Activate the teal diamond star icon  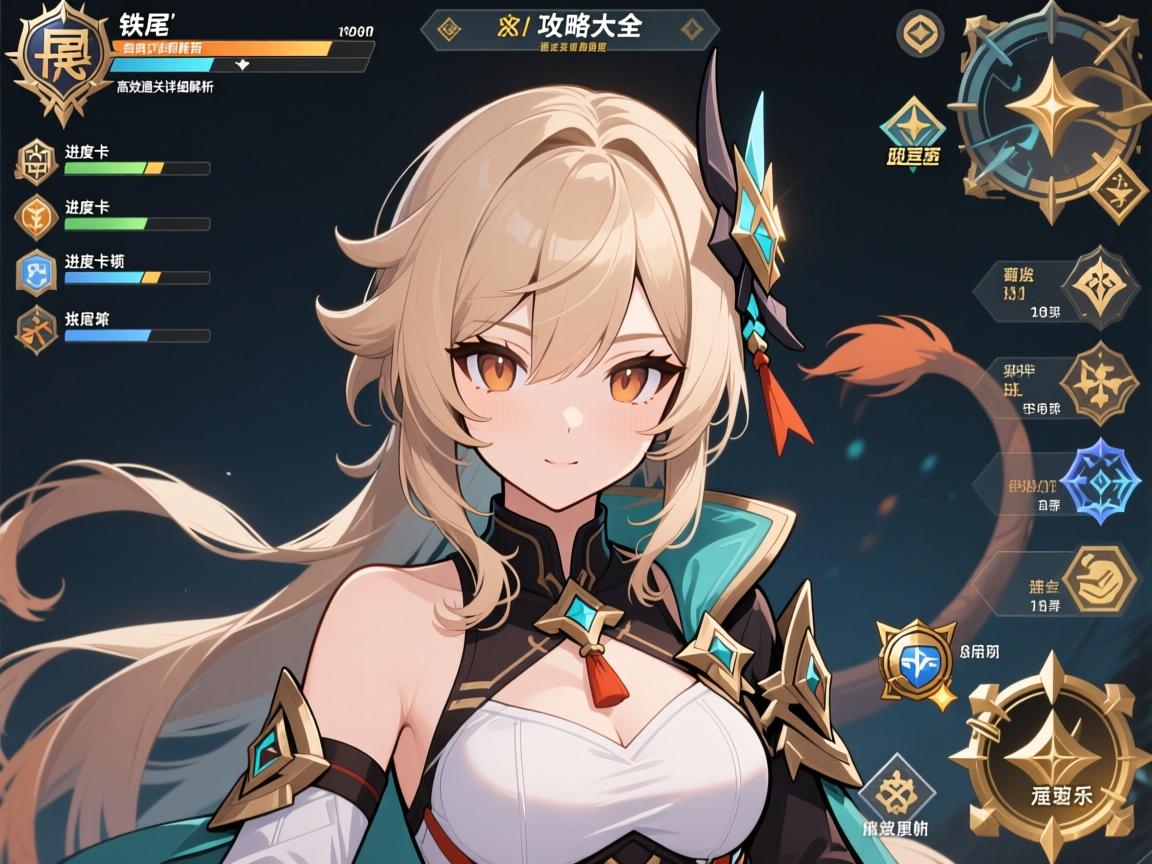911,127
